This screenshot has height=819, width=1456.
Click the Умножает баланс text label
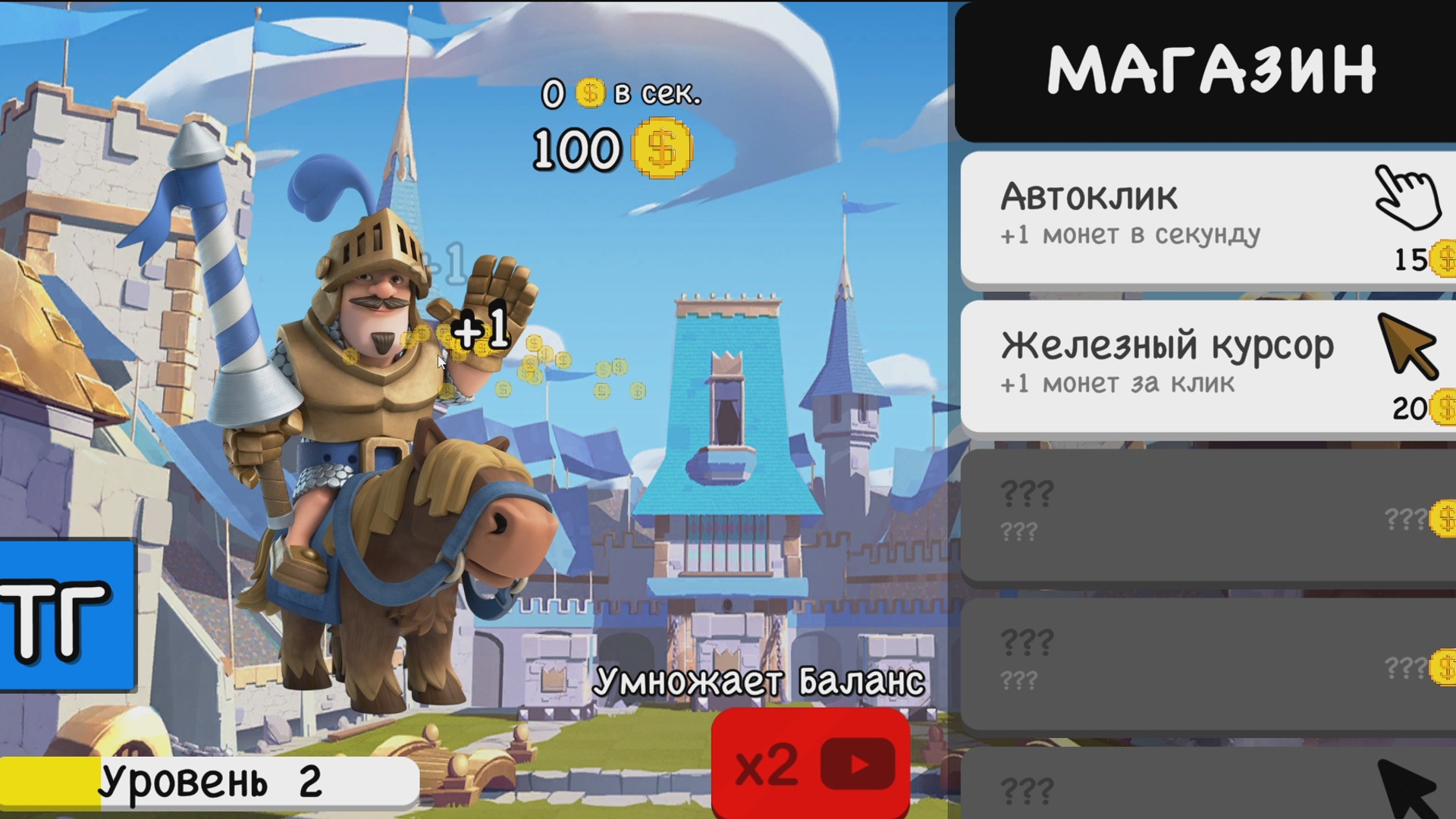coord(758,680)
